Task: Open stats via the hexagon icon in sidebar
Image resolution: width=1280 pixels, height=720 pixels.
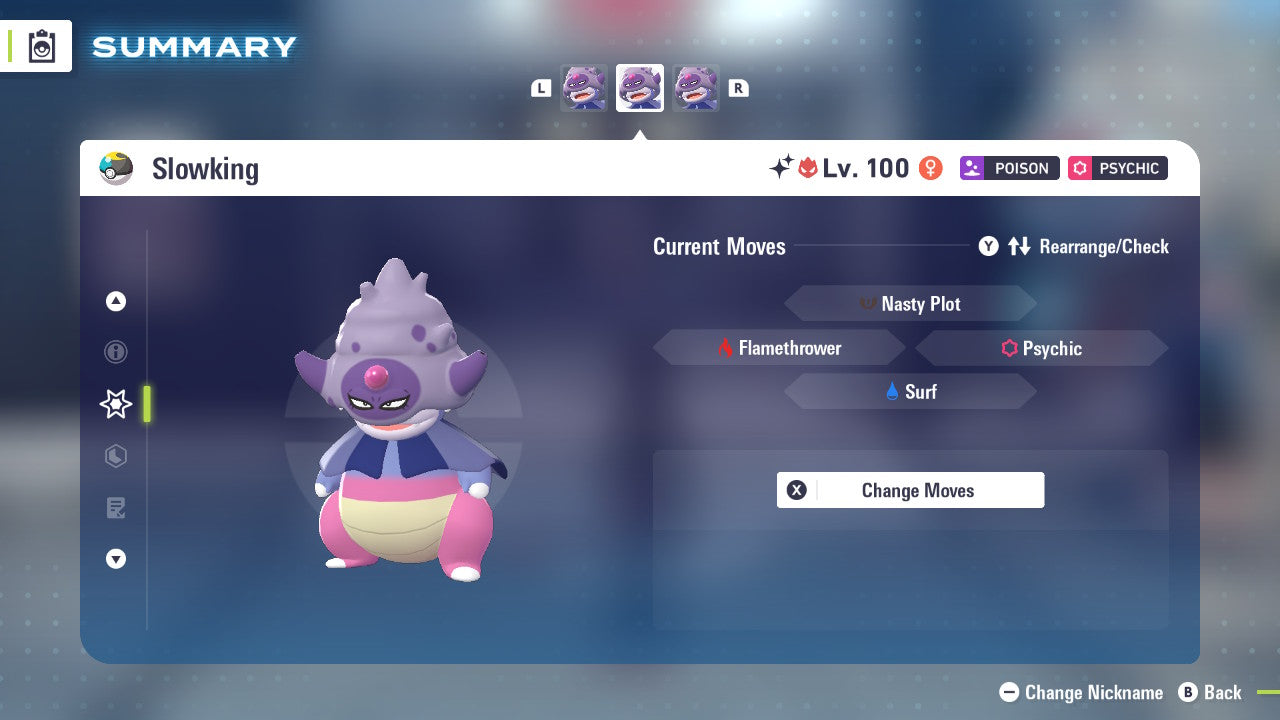Action: (x=115, y=456)
